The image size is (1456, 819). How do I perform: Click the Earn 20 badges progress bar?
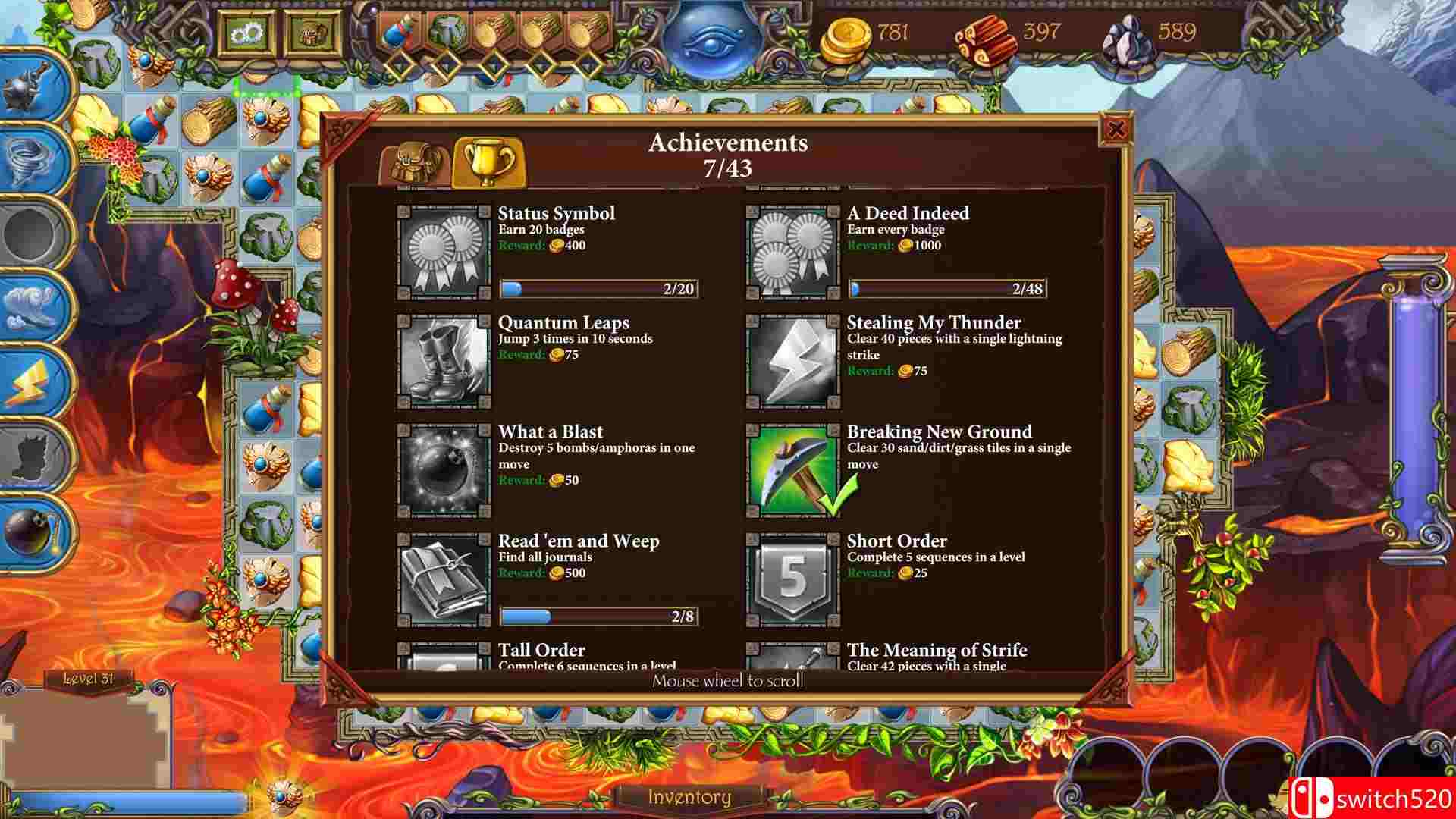(x=599, y=288)
